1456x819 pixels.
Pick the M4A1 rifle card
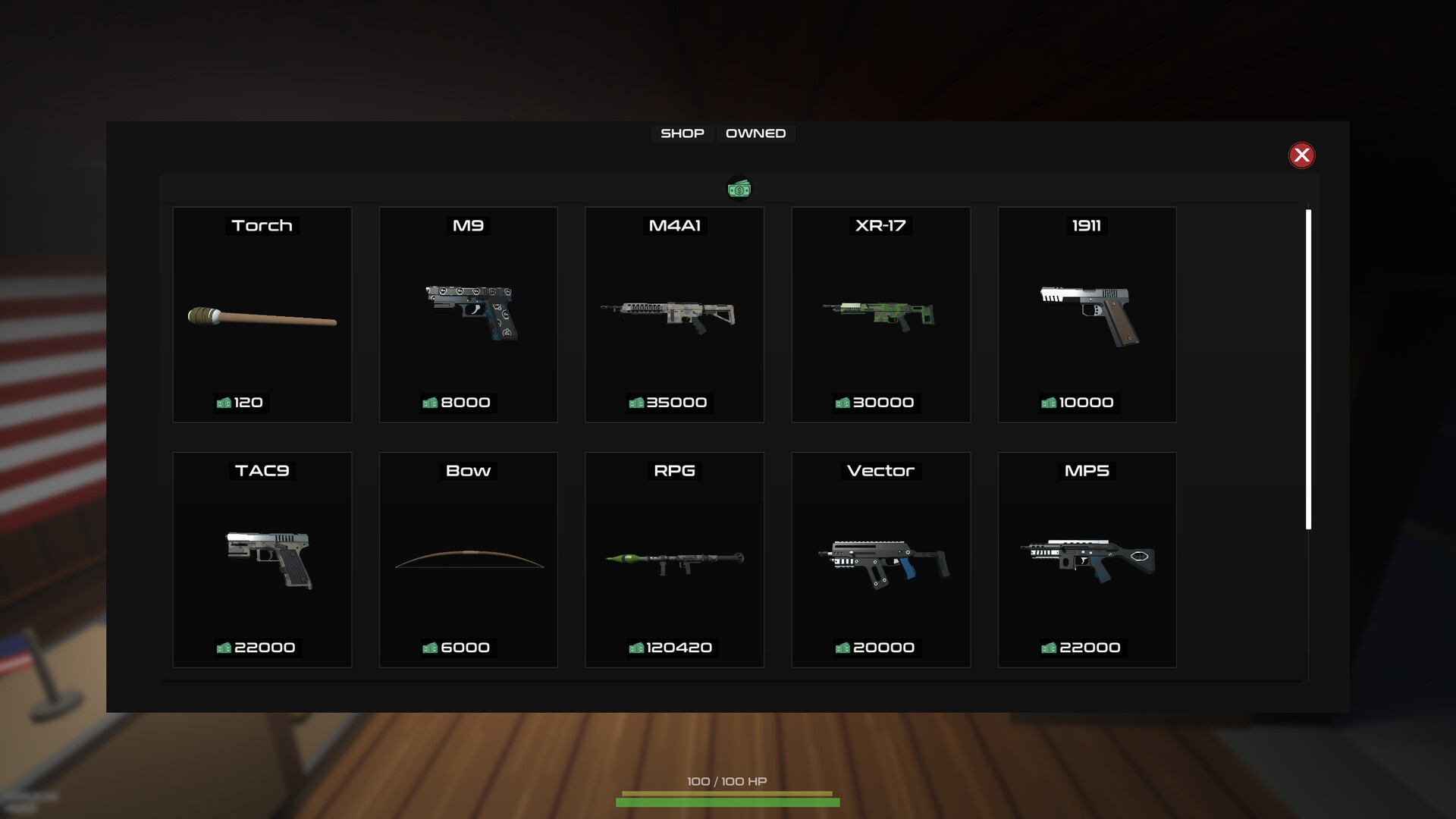(x=674, y=315)
